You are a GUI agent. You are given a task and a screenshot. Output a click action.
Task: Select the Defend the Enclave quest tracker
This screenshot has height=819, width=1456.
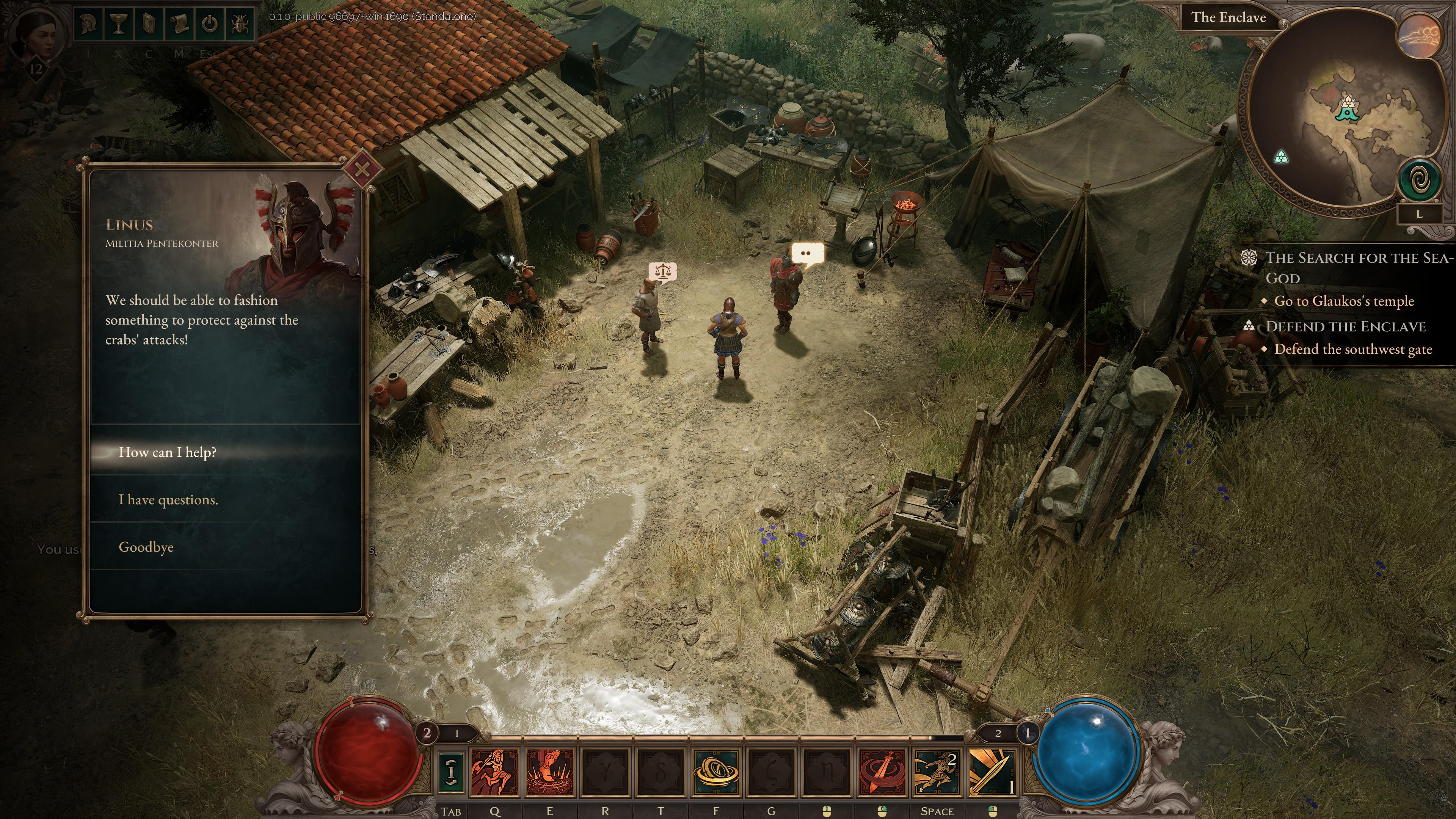point(1345,327)
